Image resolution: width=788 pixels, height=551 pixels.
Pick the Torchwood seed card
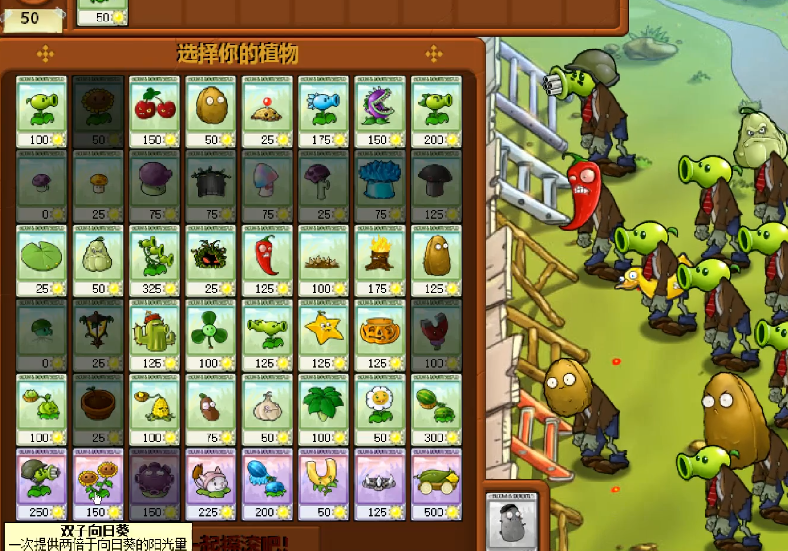click(x=379, y=260)
